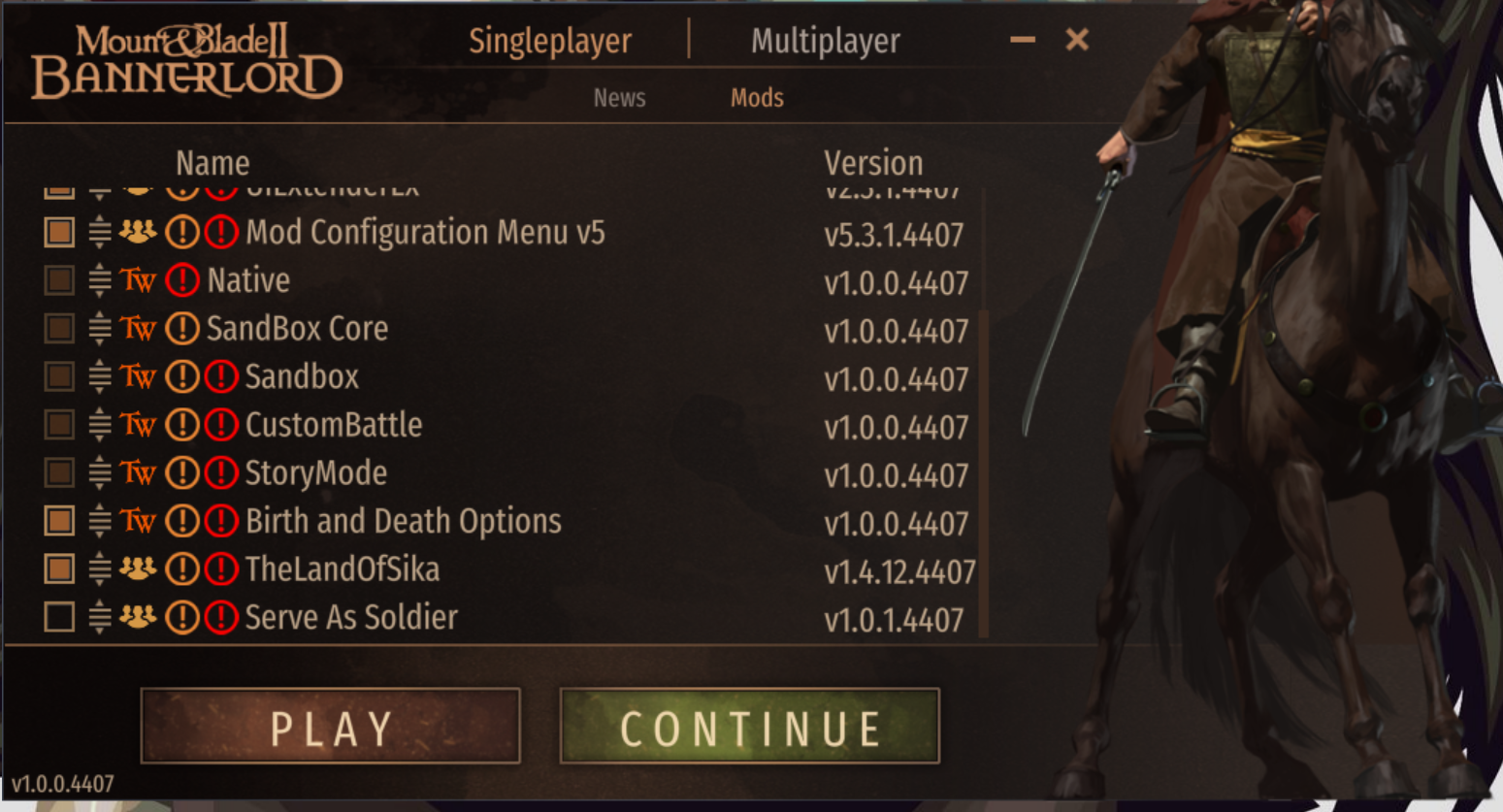1503x812 pixels.
Task: Start the game with the PLAY button
Action: pos(331,727)
